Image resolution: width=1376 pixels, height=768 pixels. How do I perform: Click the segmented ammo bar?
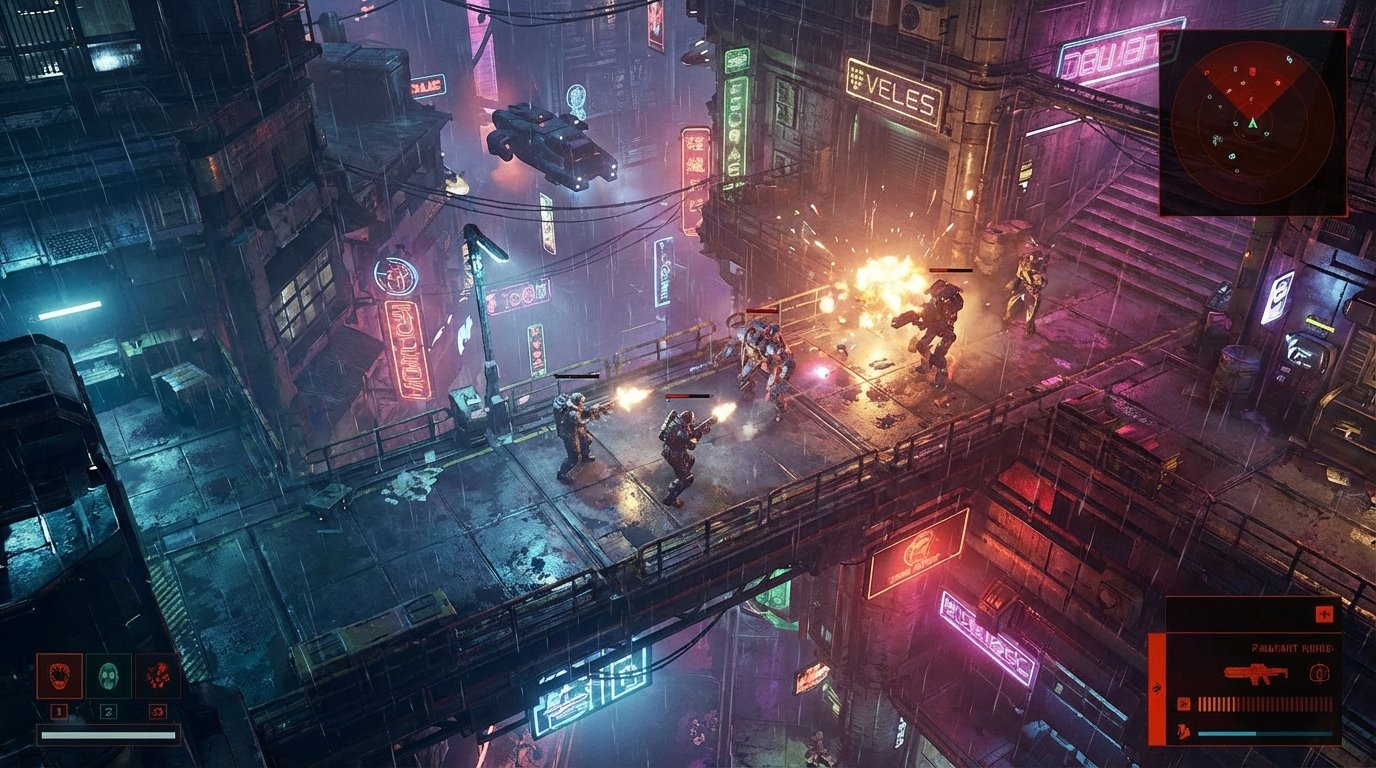coord(1265,703)
